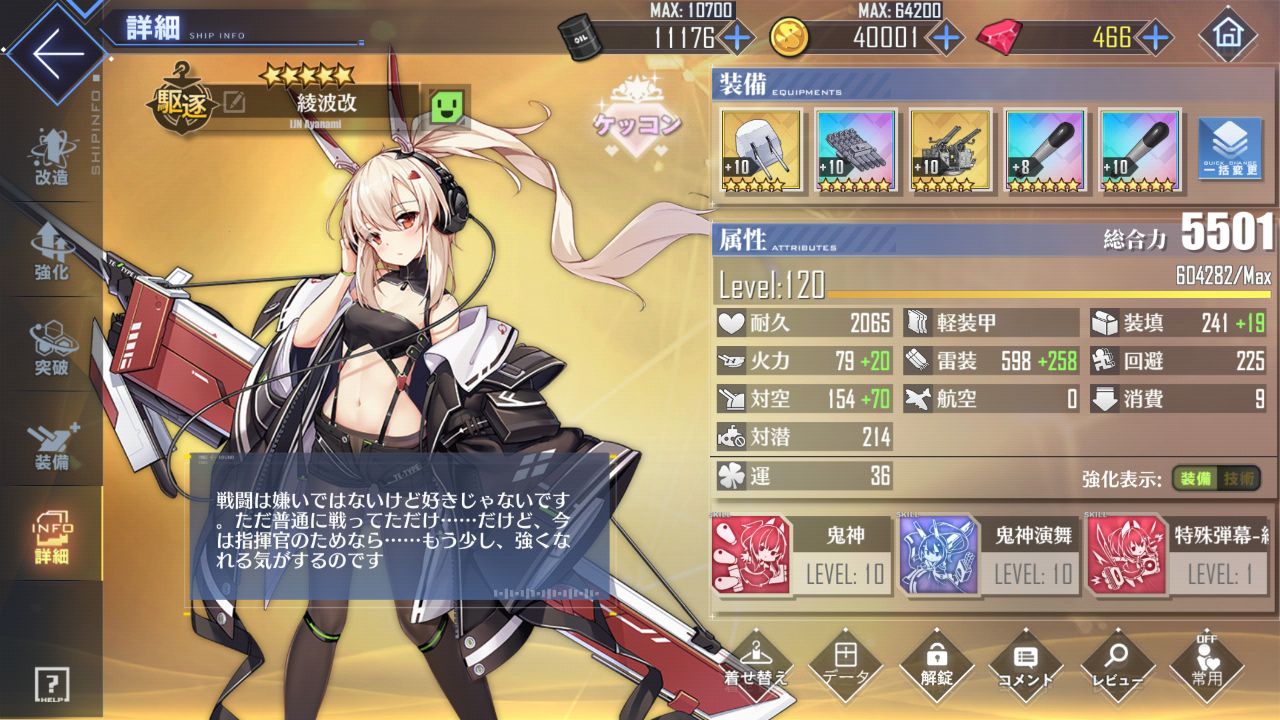Select the torpedo launcher equipment slot
This screenshot has width=1280, height=720.
[x=855, y=150]
